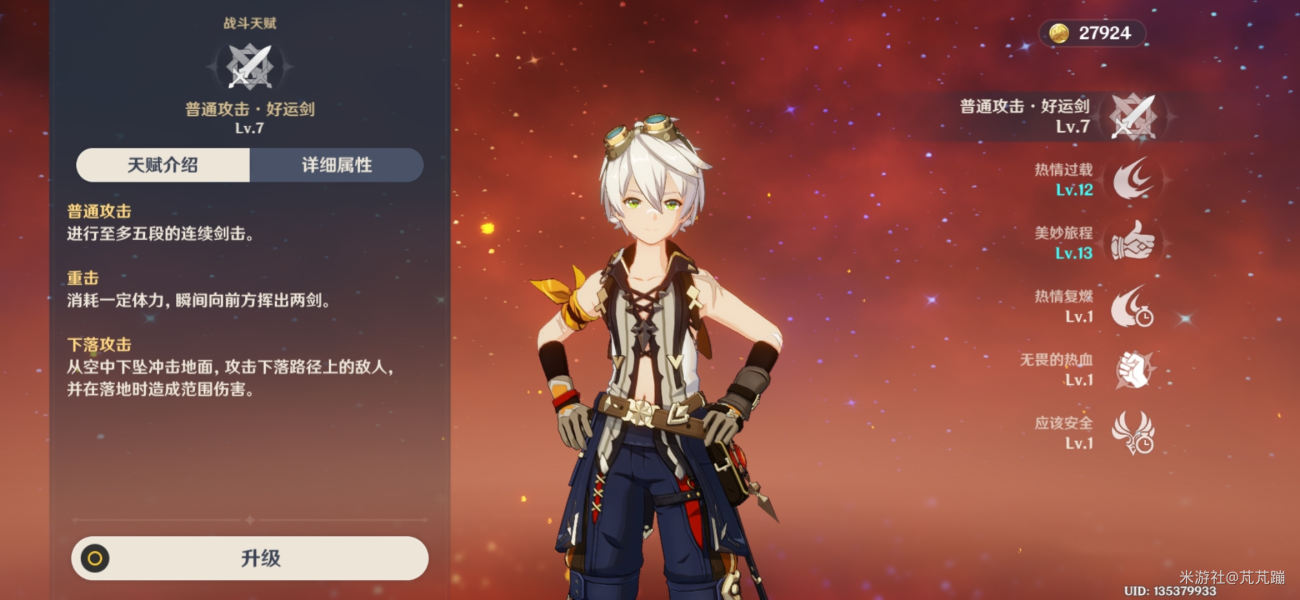
Task: Open the 详细属性 details tab
Action: pyautogui.click(x=337, y=165)
